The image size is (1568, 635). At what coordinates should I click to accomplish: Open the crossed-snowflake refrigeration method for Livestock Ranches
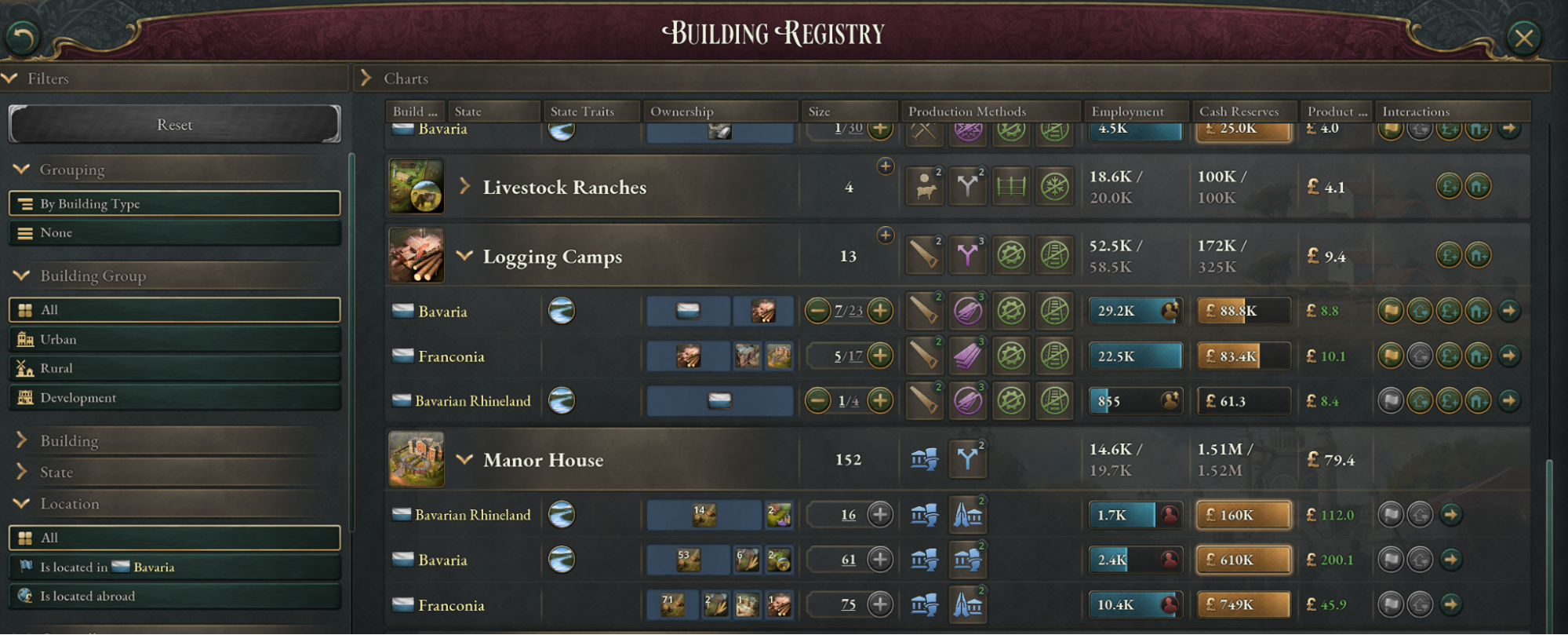click(1055, 187)
